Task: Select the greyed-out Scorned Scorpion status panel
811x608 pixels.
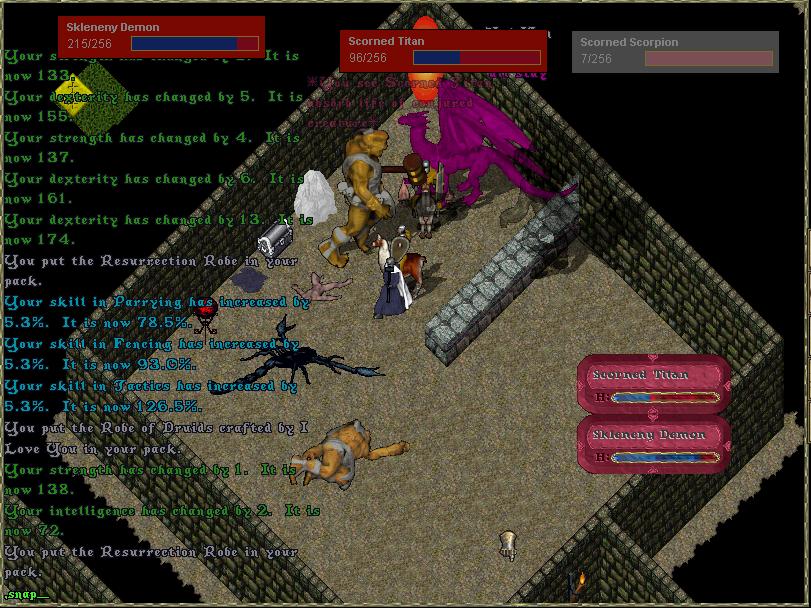Action: coord(675,52)
